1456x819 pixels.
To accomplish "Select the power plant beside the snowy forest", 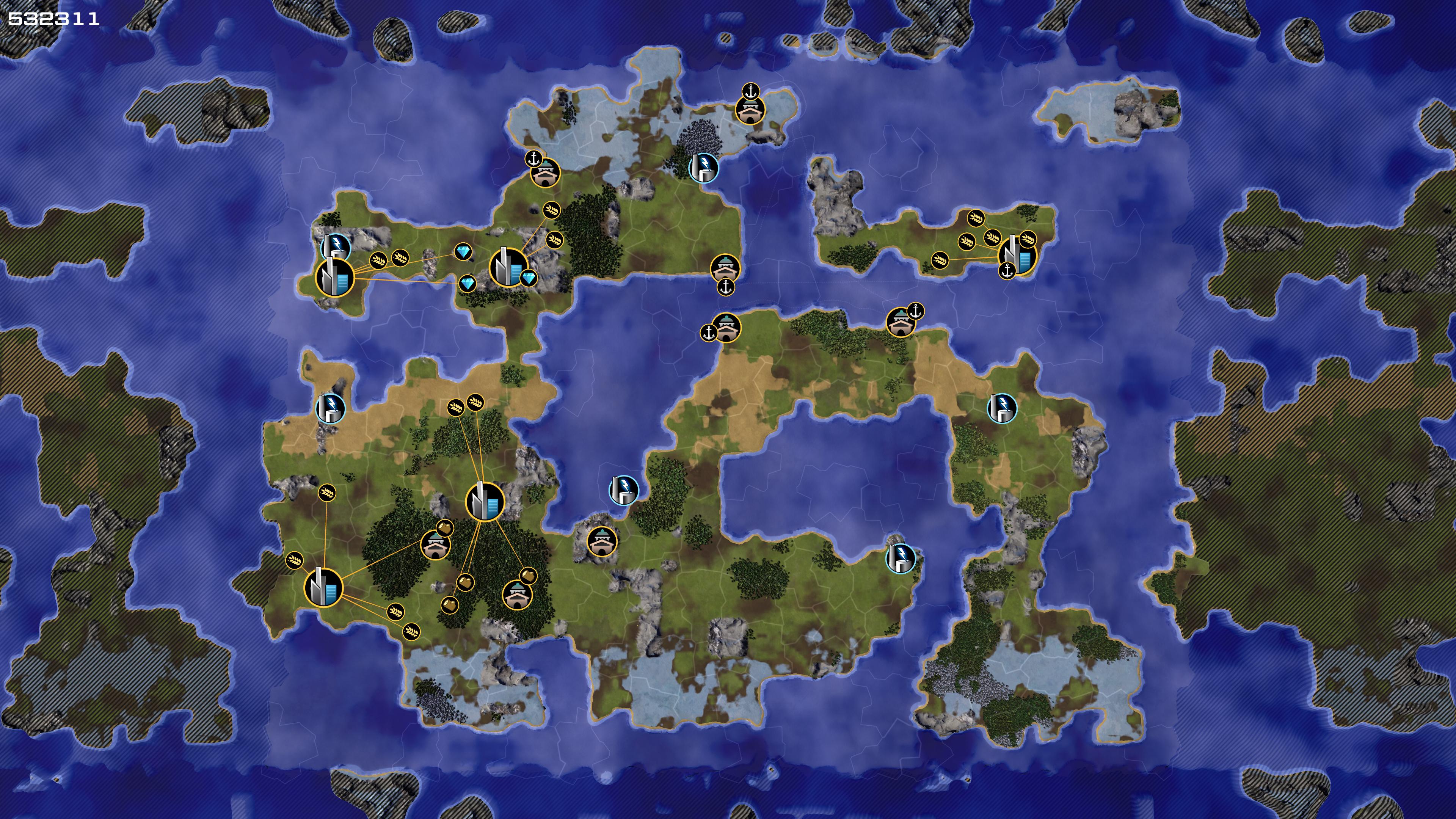I will tap(703, 168).
